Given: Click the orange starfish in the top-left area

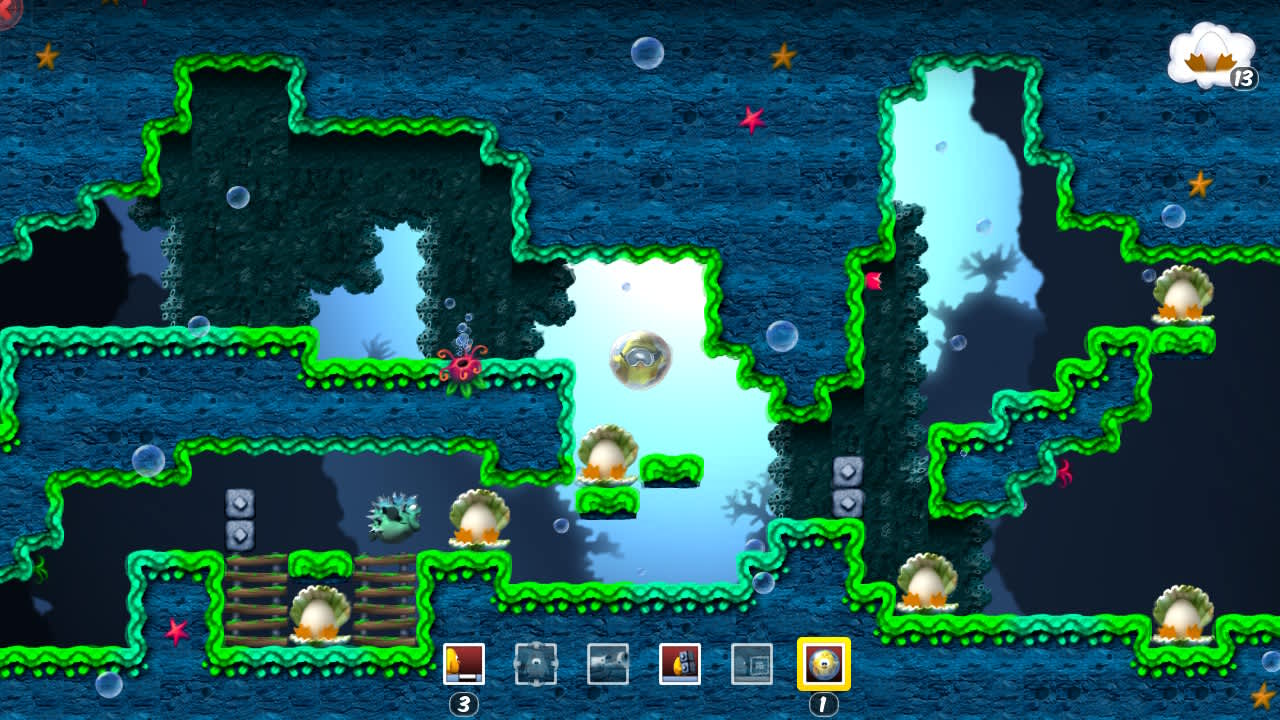Looking at the screenshot, I should [45, 55].
